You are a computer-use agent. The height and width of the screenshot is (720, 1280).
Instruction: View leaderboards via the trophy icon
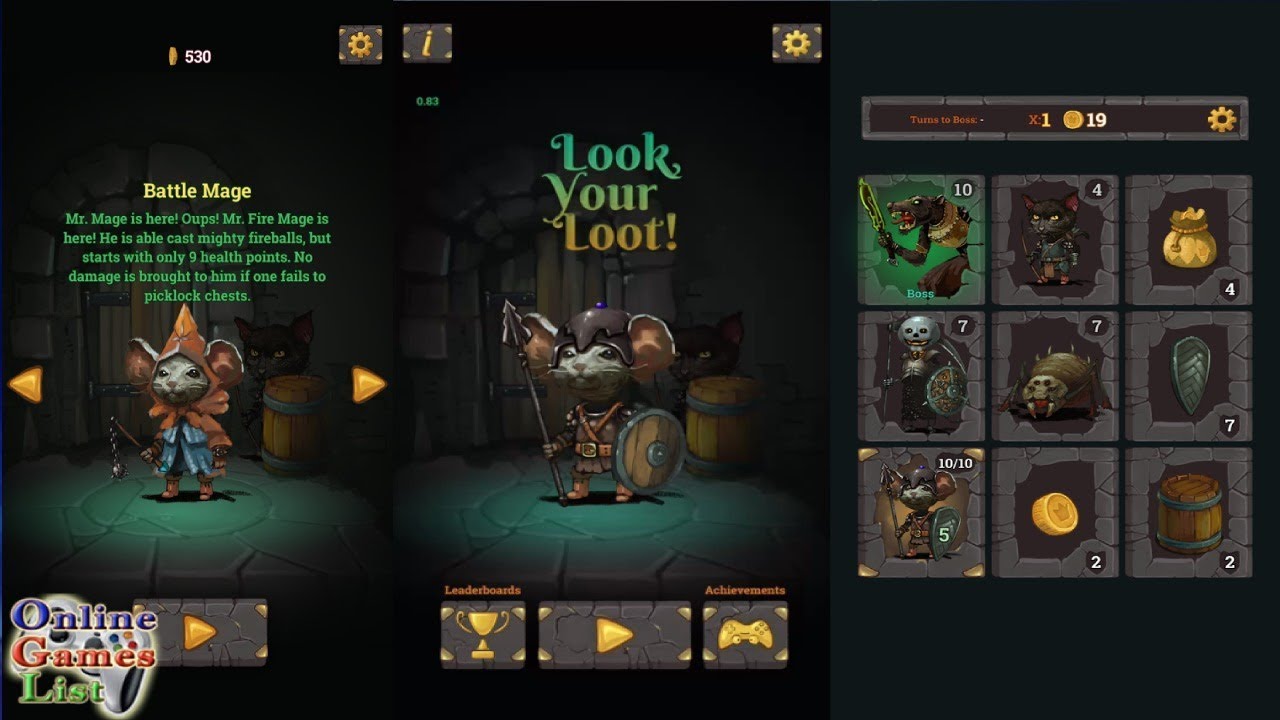pyautogui.click(x=483, y=635)
